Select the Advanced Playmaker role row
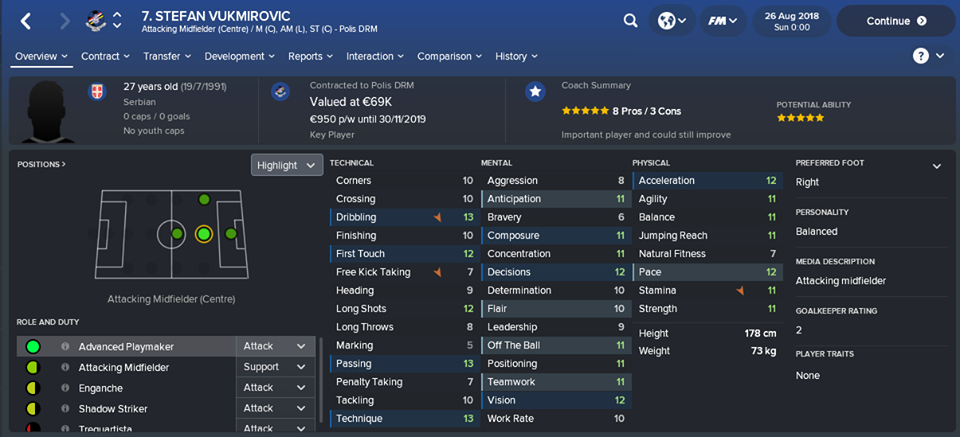960x437 pixels. 126,346
